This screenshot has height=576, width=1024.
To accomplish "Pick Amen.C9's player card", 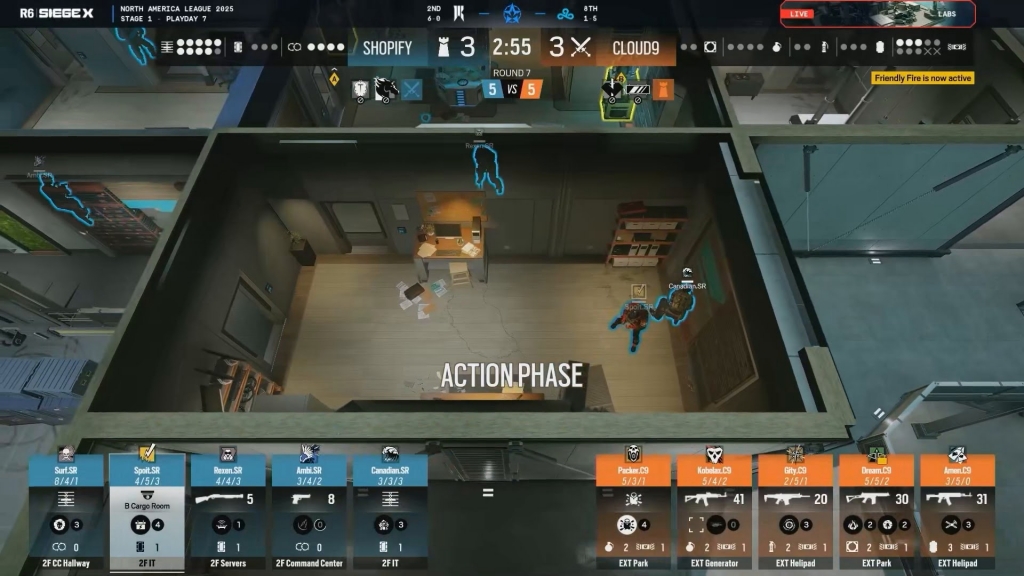I will click(957, 512).
